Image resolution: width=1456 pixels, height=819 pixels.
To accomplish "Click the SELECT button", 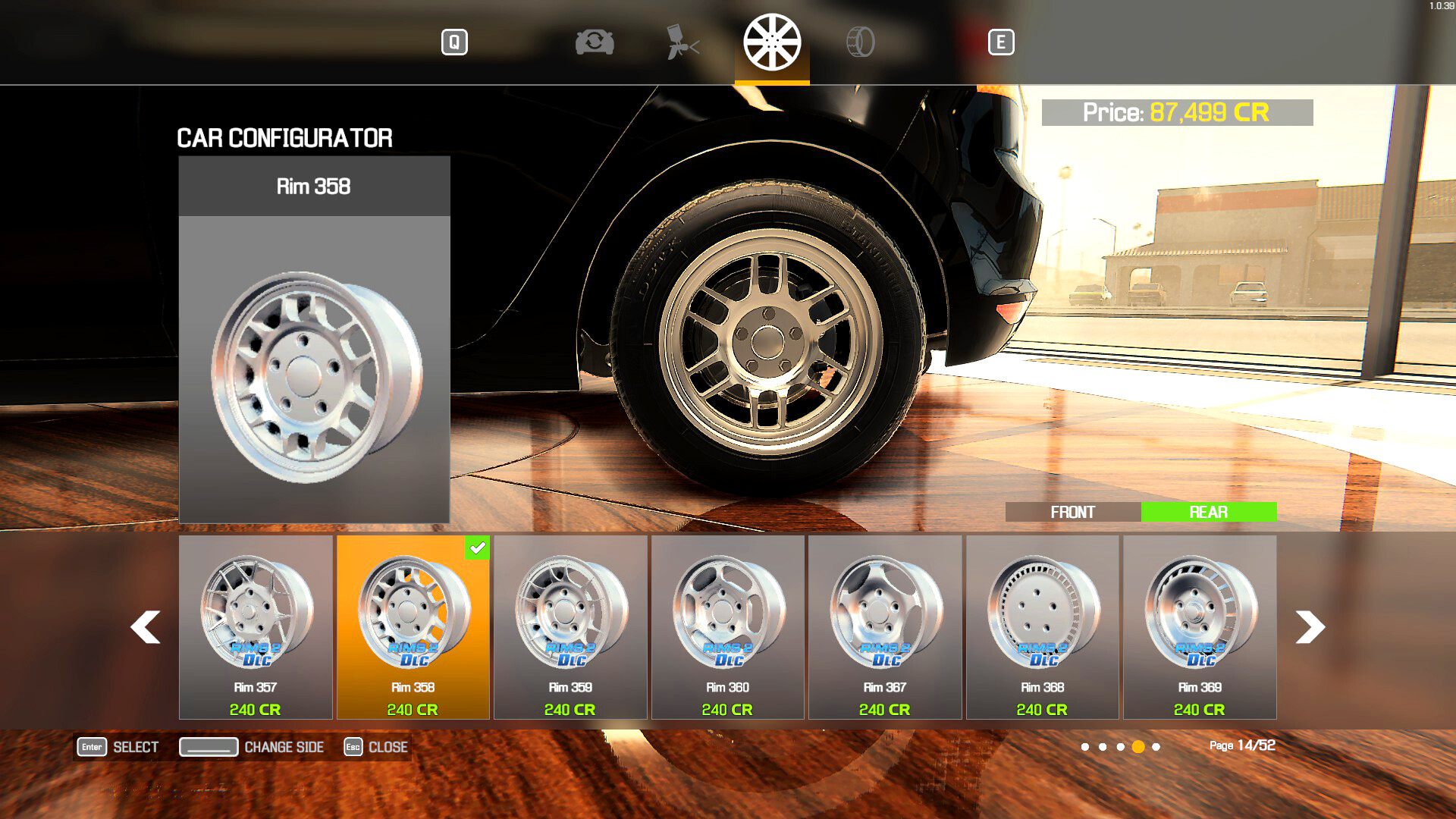I will [x=118, y=747].
